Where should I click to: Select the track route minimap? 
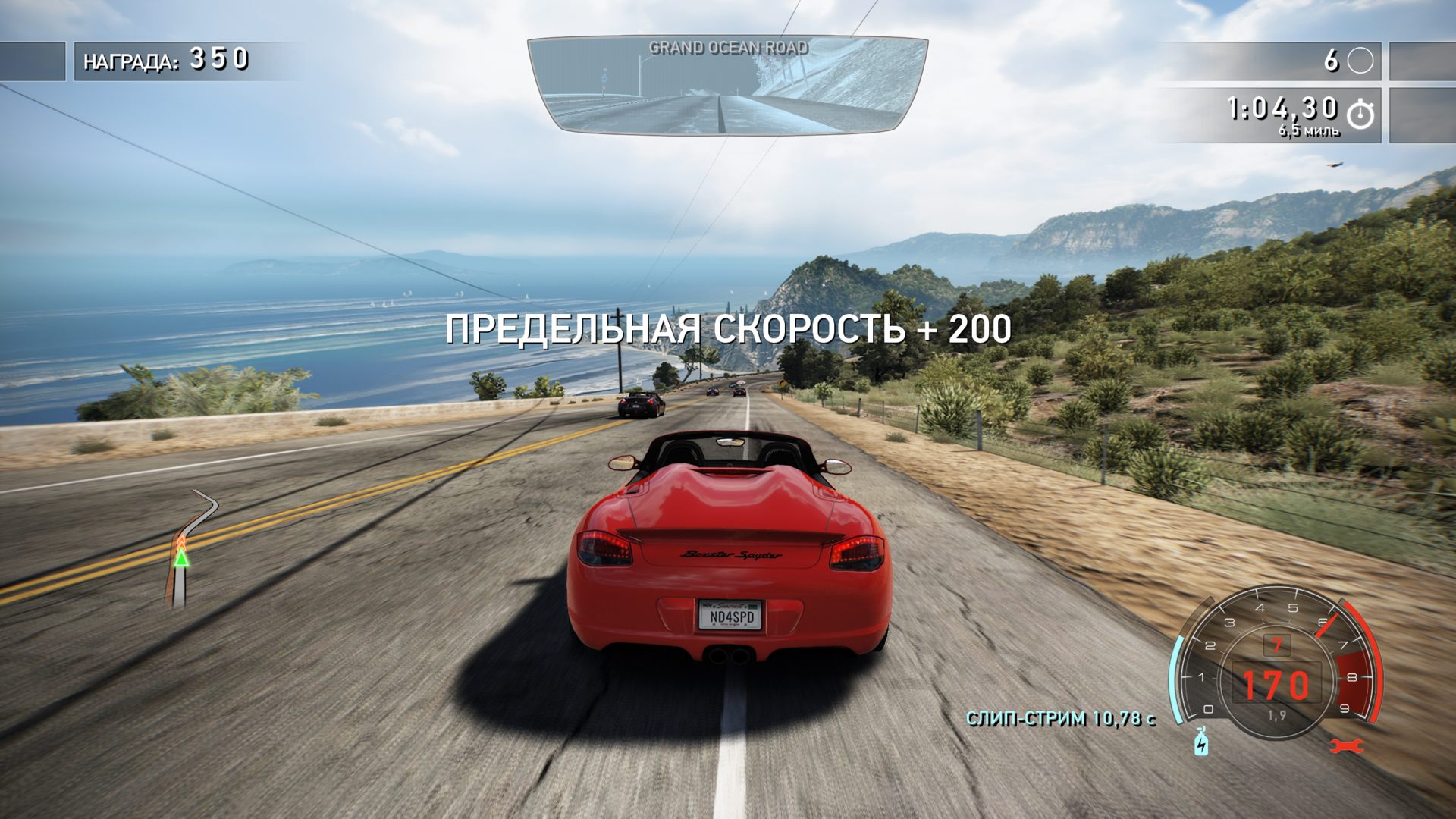point(187,548)
